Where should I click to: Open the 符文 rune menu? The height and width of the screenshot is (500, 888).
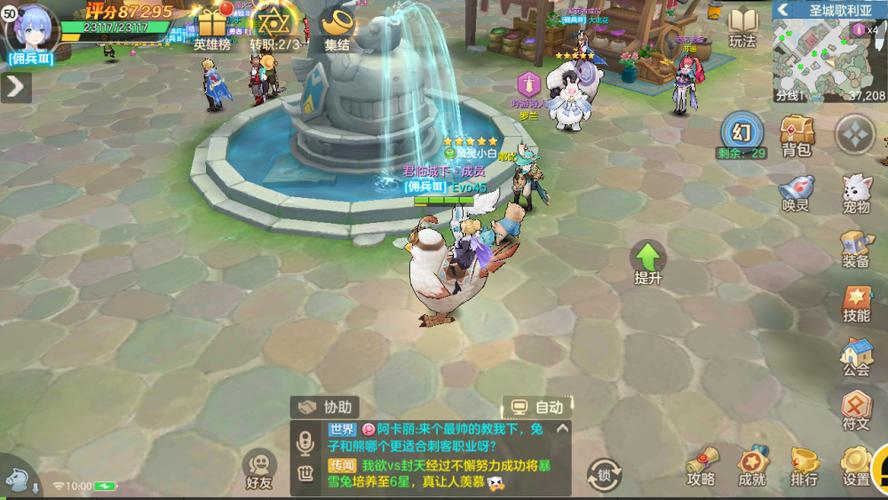click(x=856, y=410)
